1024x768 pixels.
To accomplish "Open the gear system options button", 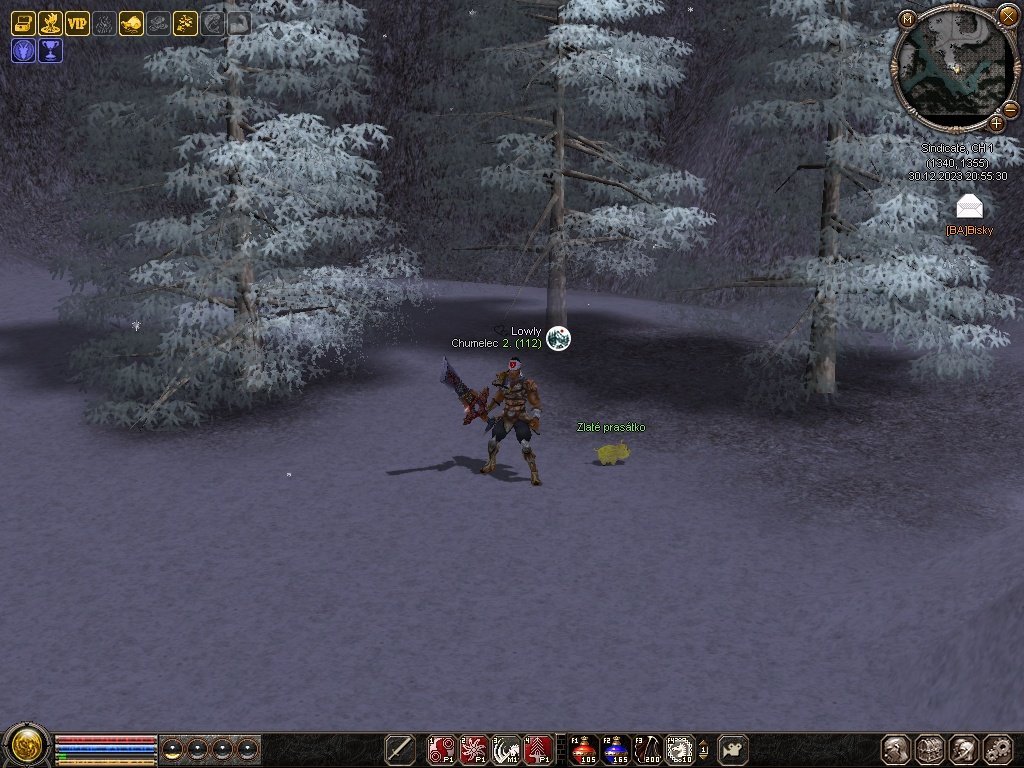I will tap(998, 749).
